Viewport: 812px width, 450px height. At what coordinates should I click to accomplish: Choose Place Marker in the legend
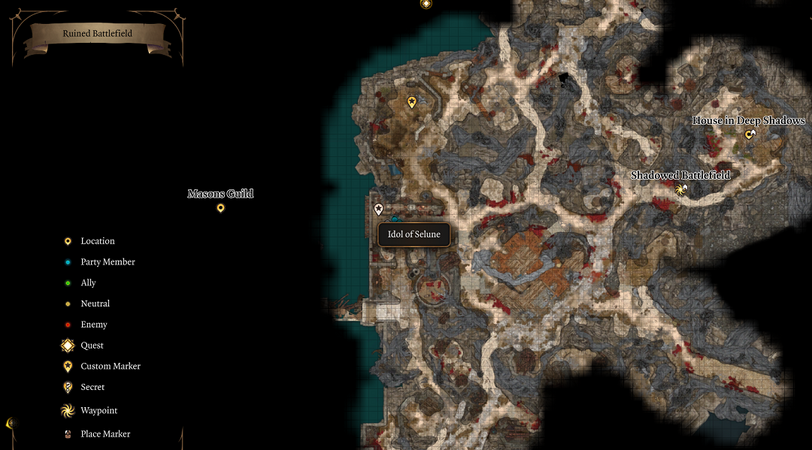(105, 434)
